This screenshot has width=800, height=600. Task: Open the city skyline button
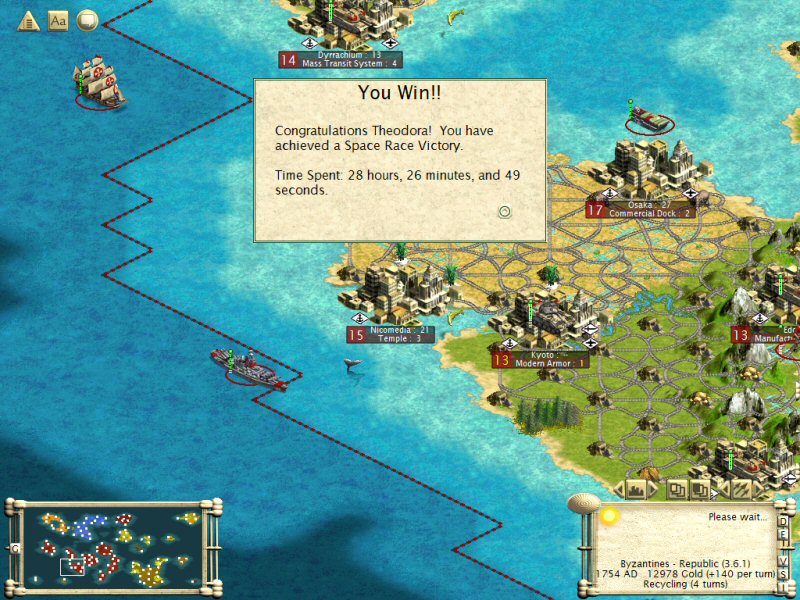[636, 489]
